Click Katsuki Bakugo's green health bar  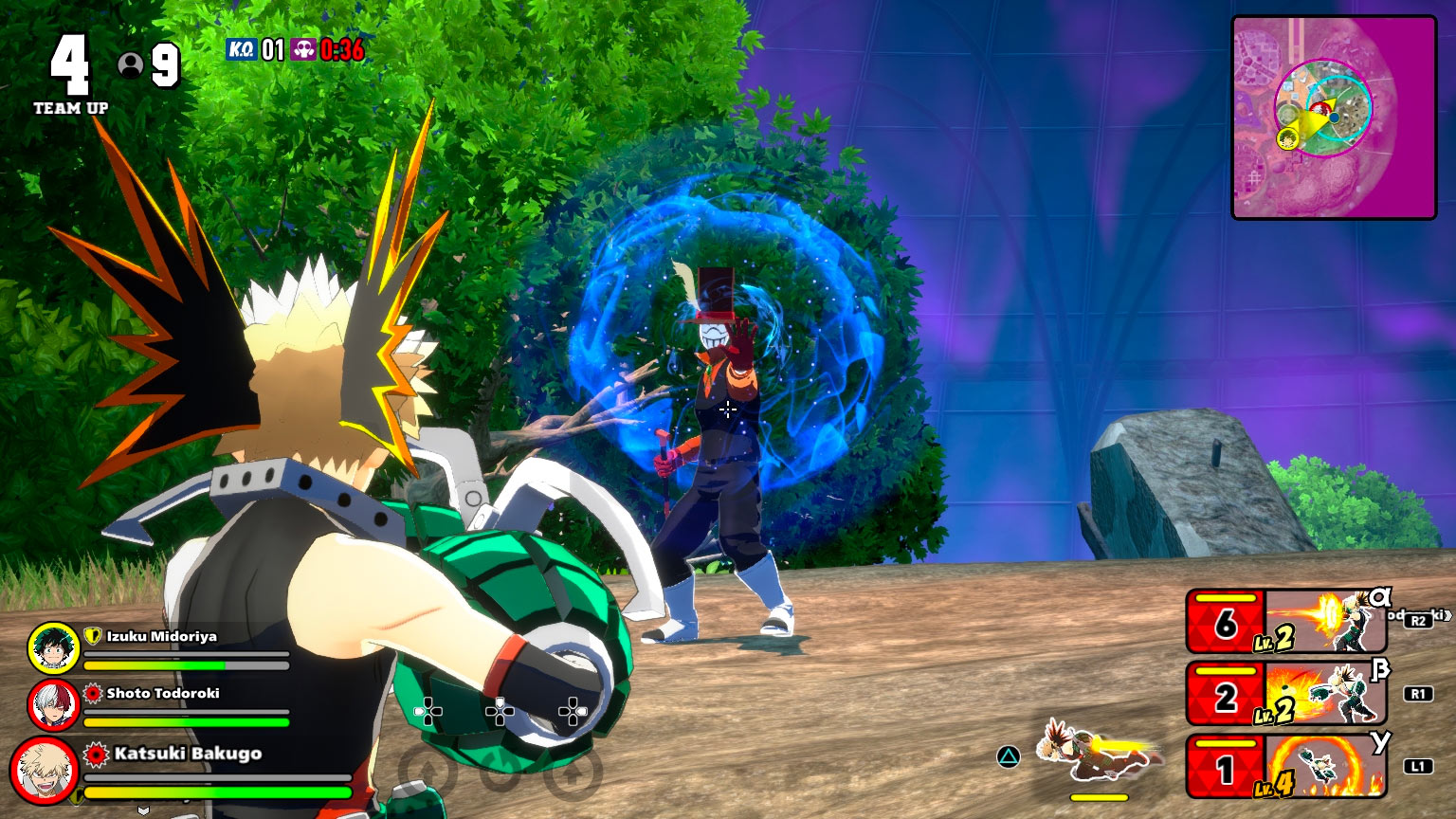tap(218, 793)
